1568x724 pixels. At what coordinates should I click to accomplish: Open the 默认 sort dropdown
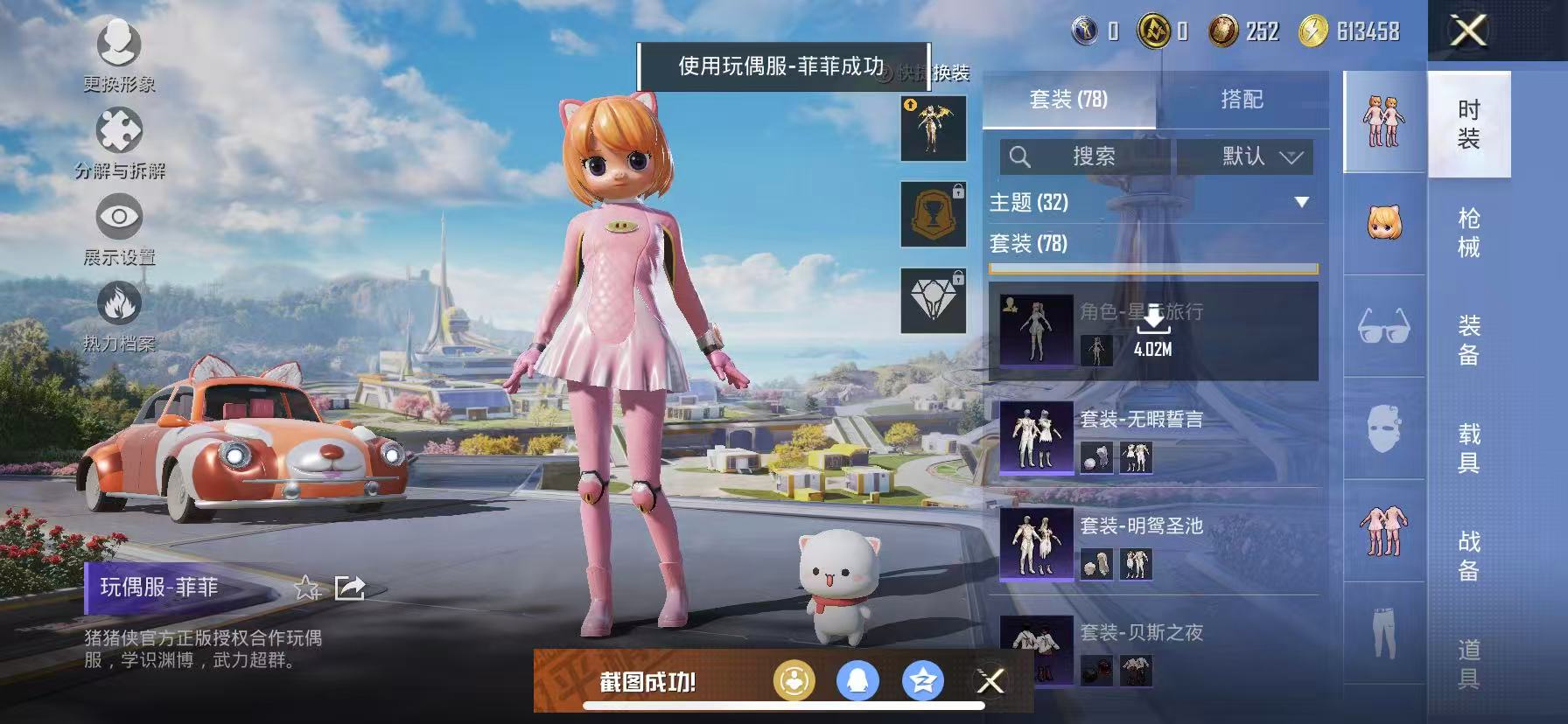point(1251,157)
